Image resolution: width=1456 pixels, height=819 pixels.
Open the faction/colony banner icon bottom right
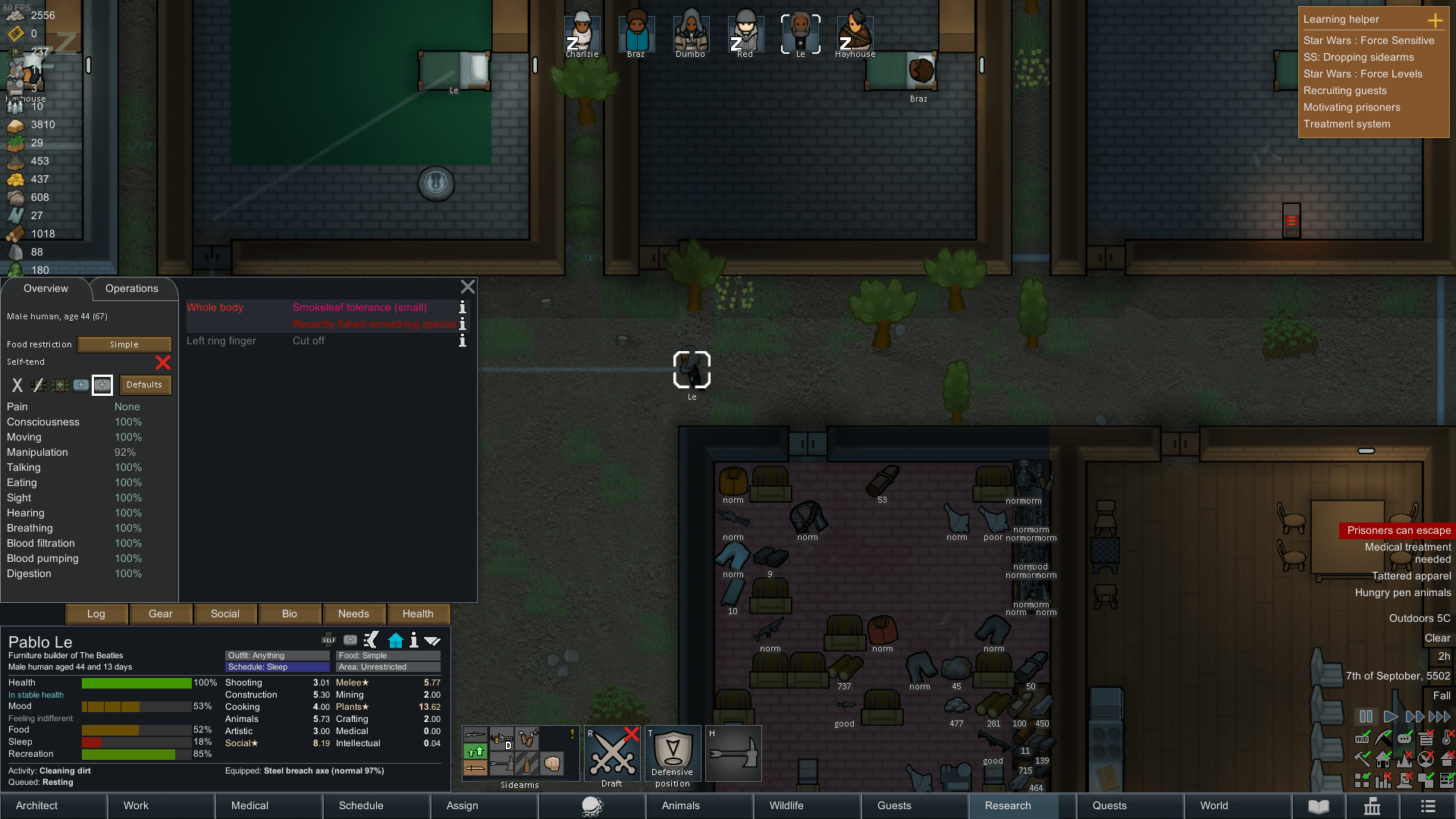pos(1373,806)
